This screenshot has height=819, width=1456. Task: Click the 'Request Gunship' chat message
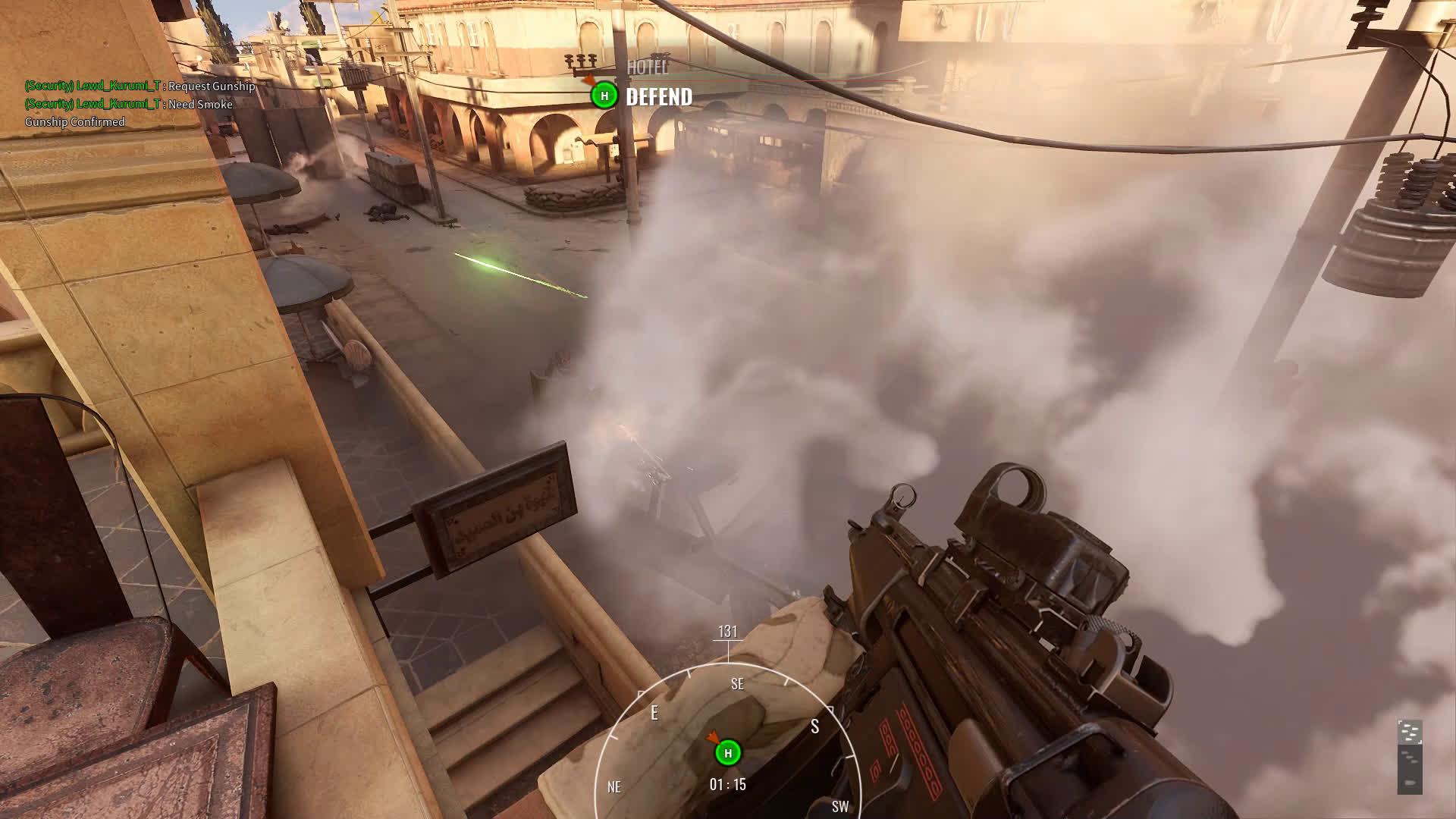(140, 86)
